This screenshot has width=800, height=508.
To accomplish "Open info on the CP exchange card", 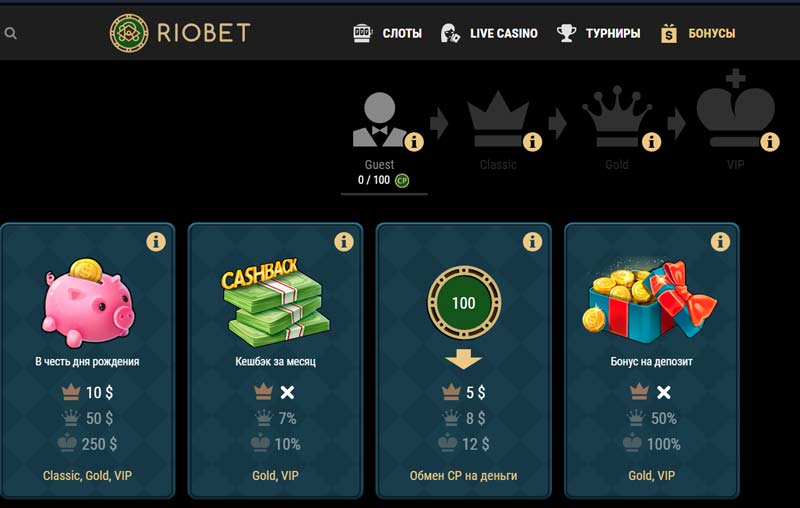I will pyautogui.click(x=531, y=242).
